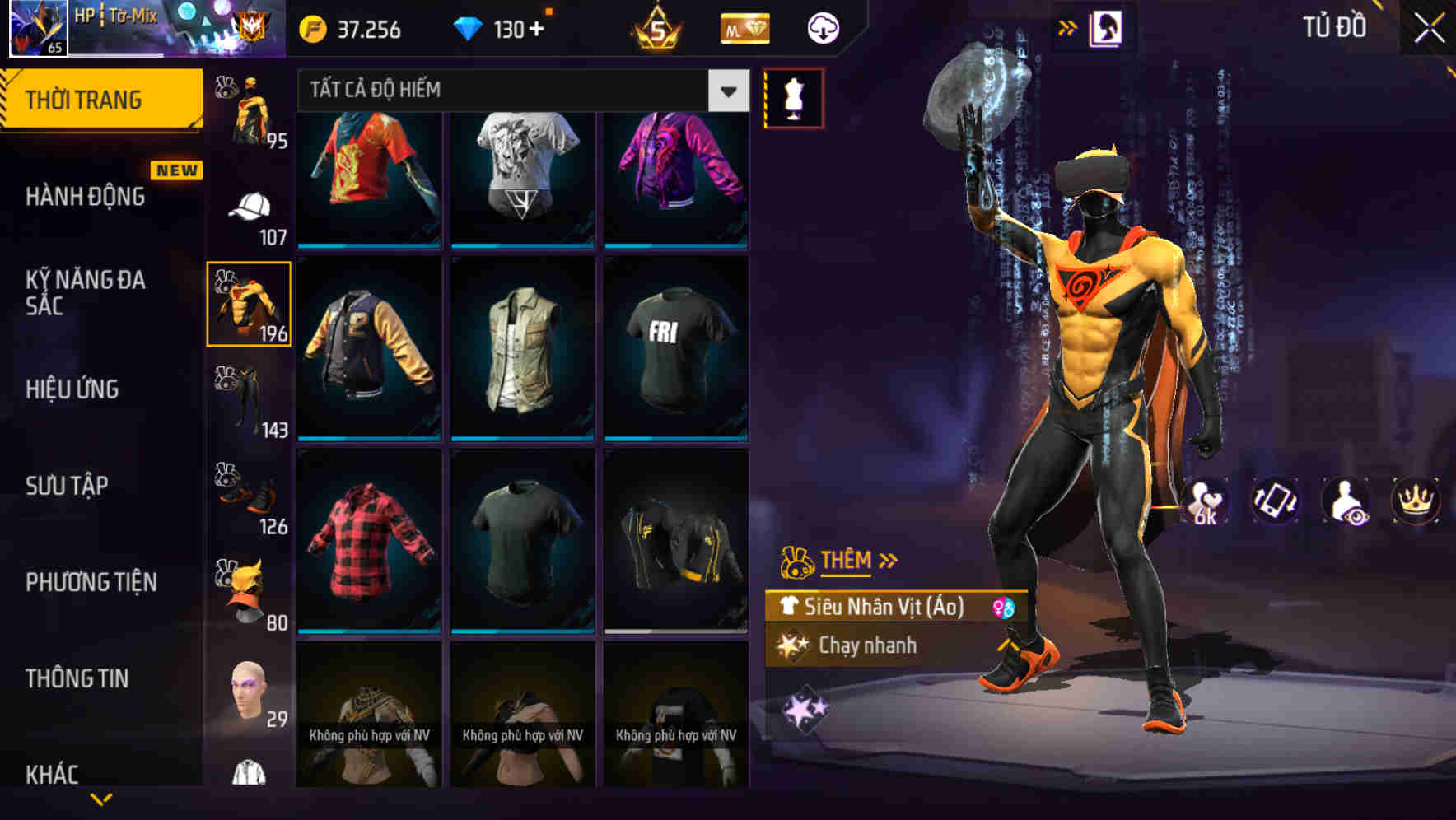The width and height of the screenshot is (1456, 820).
Task: Switch to the HÀNH ĐỘNG tab
Action: click(x=86, y=196)
